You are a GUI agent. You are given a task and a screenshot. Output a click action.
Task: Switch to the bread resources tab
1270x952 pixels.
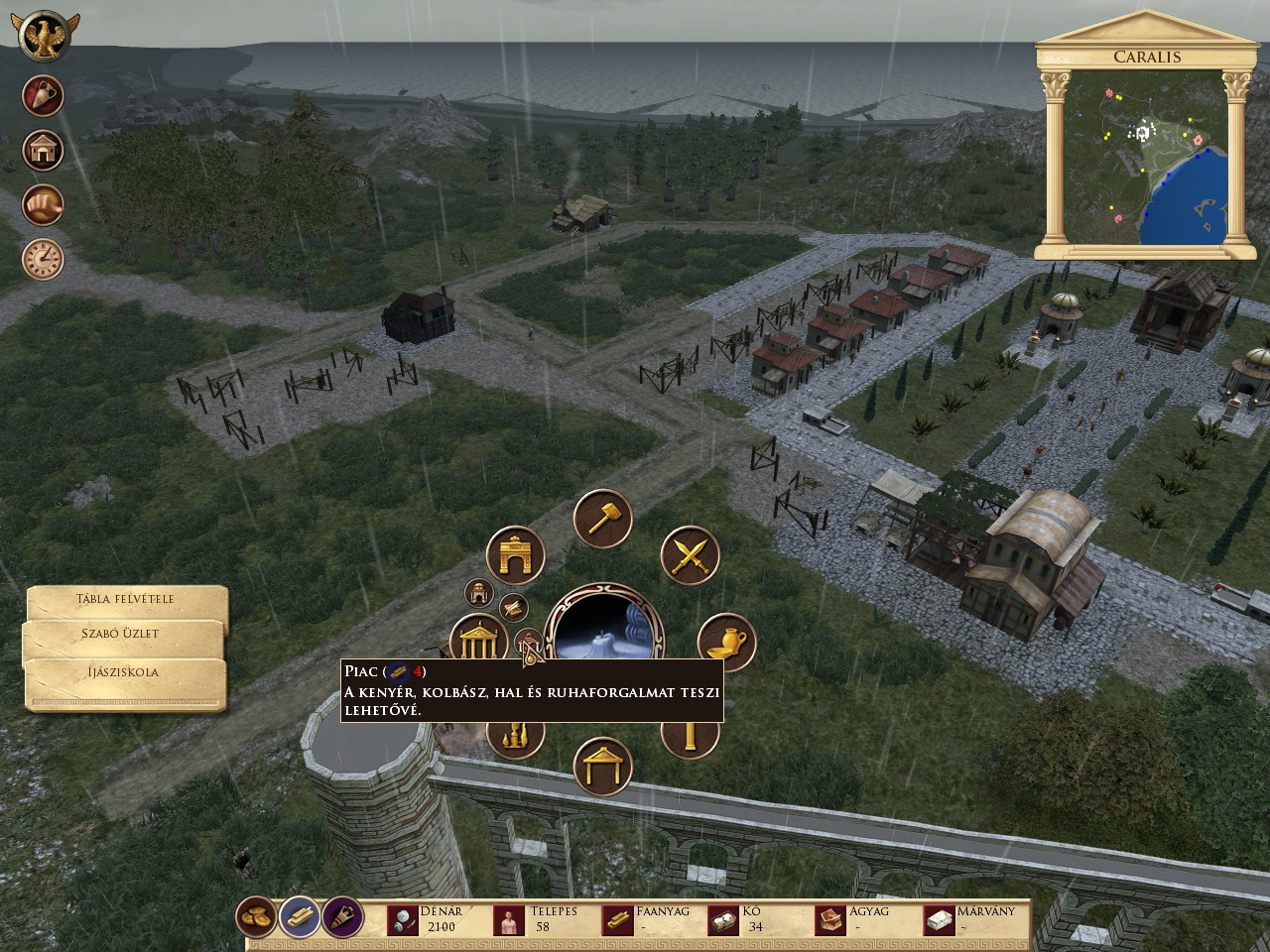[x=257, y=917]
